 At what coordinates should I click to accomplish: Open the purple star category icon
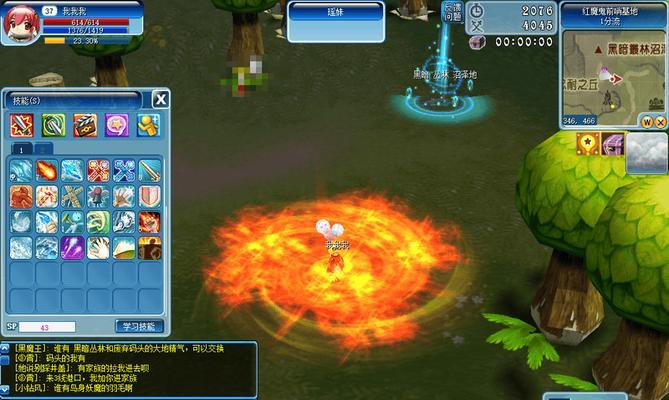pyautogui.click(x=116, y=125)
